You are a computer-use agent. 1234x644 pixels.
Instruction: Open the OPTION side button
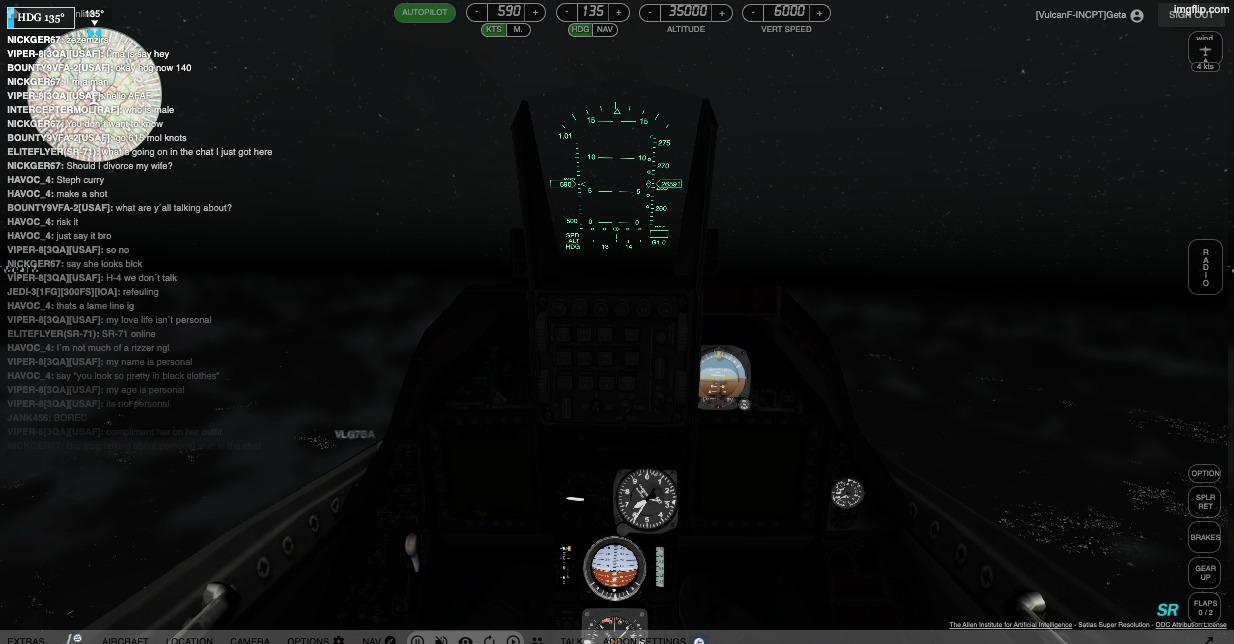[x=1205, y=474]
